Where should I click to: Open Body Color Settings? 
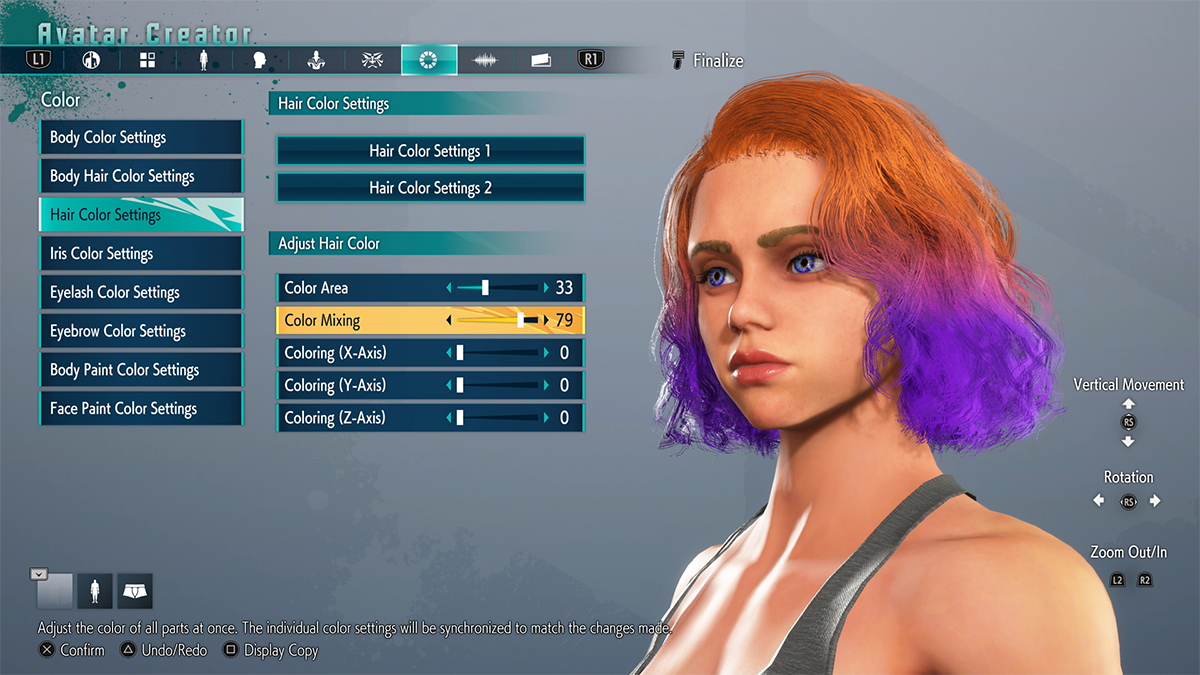[x=141, y=138]
